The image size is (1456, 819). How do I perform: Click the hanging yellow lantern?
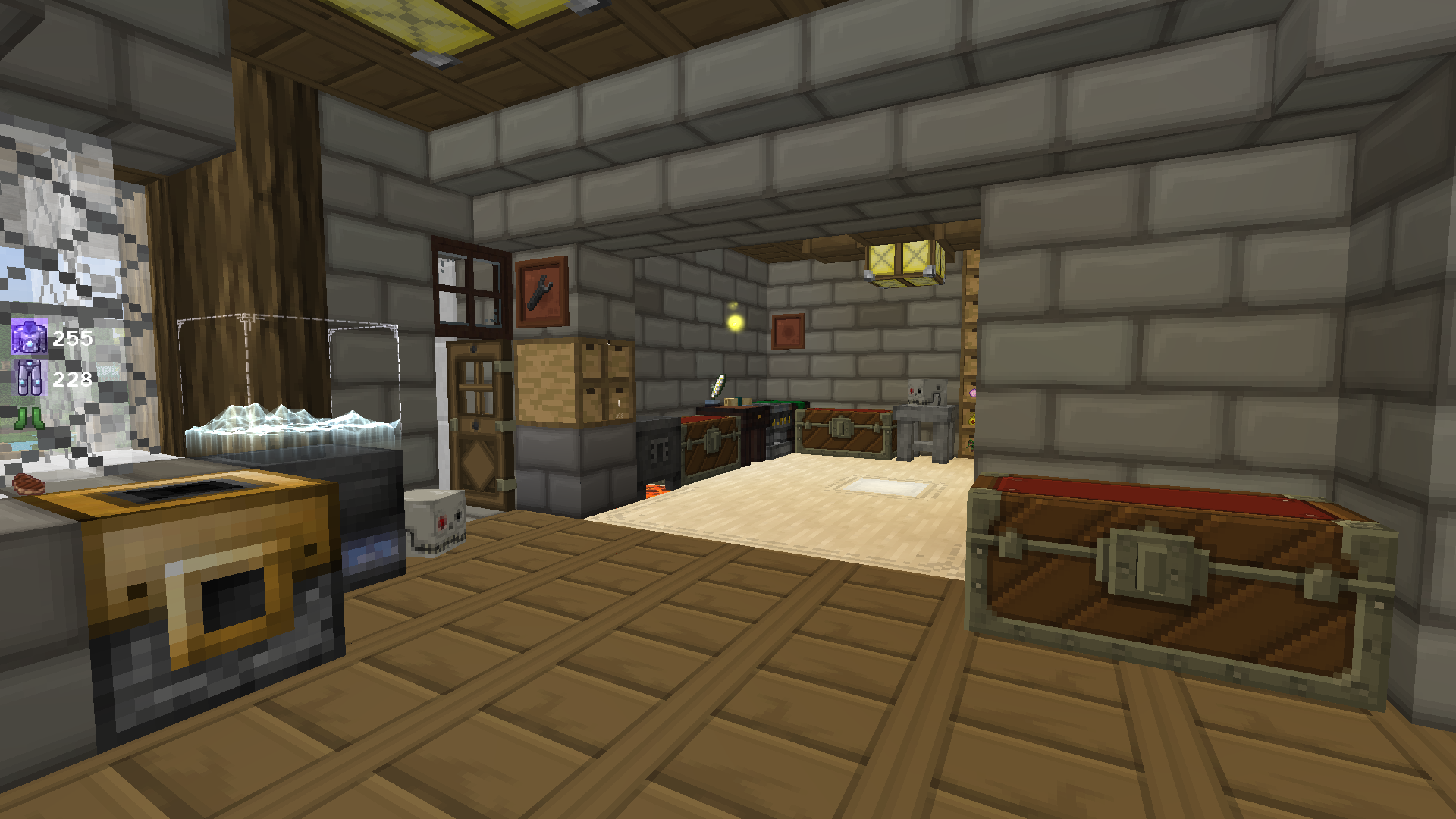902,258
